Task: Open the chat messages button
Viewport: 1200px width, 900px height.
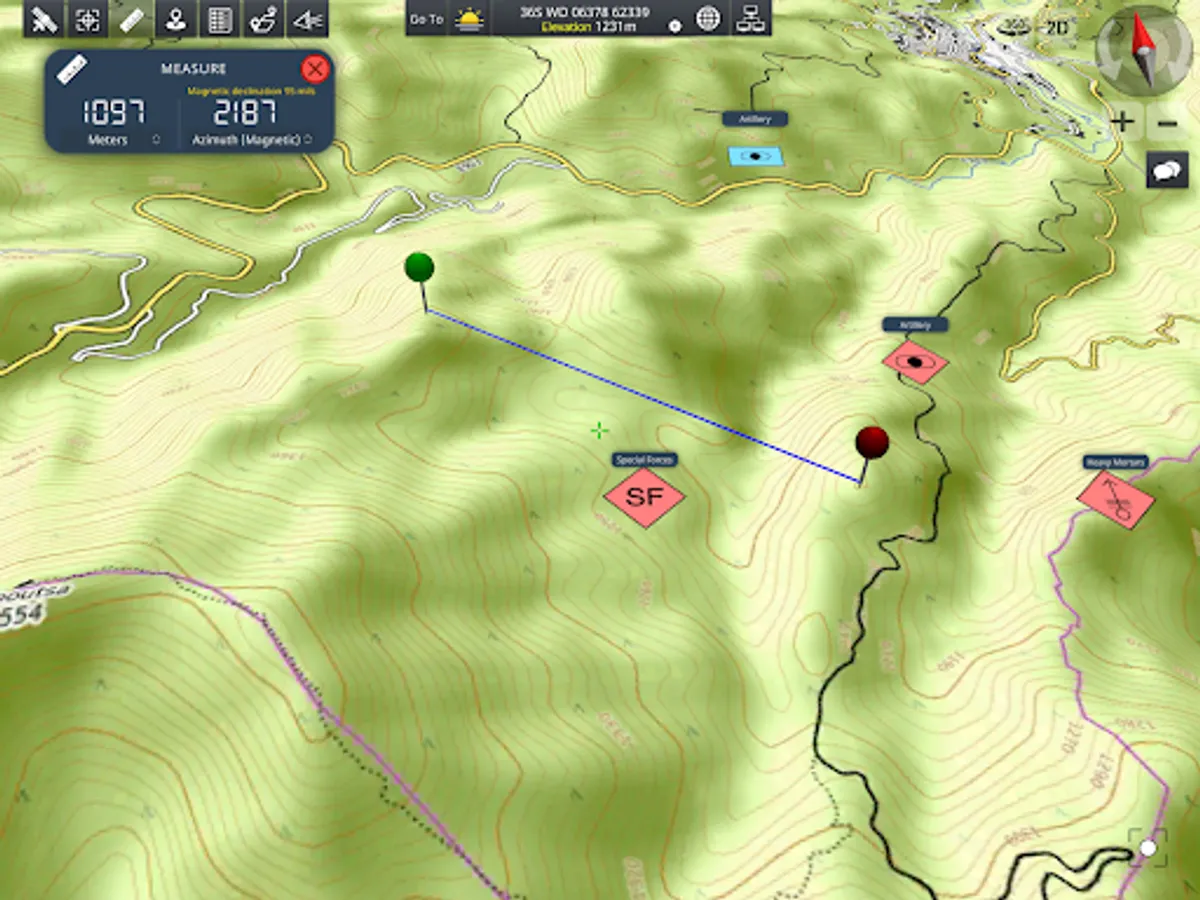Action: click(x=1167, y=170)
